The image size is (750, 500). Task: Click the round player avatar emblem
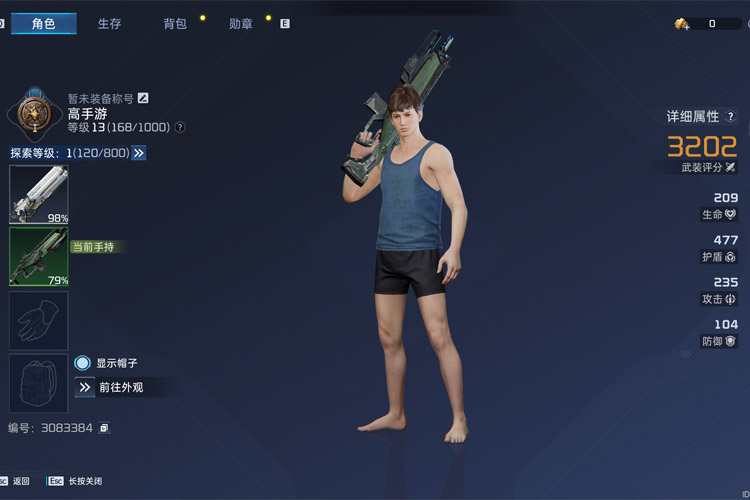click(x=34, y=113)
